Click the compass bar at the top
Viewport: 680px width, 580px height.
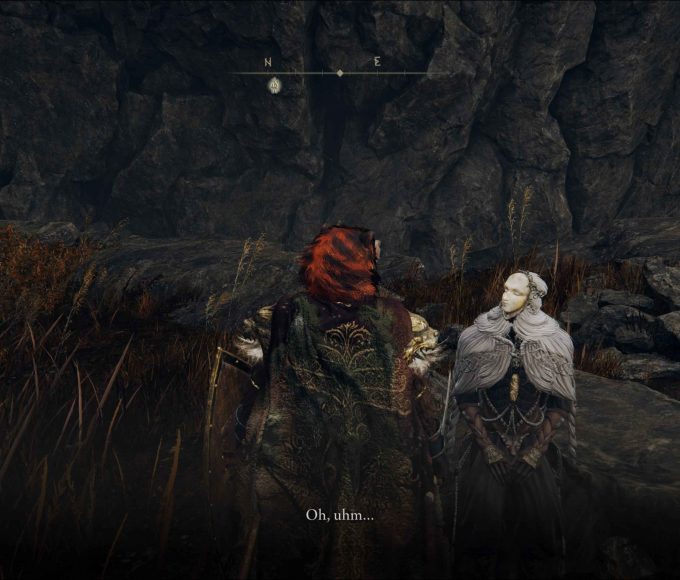pyautogui.click(x=338, y=73)
